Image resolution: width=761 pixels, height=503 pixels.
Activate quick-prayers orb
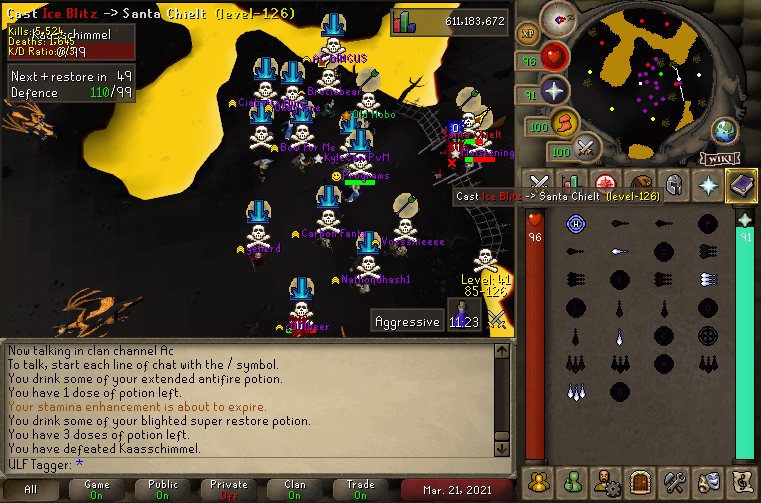(x=555, y=91)
